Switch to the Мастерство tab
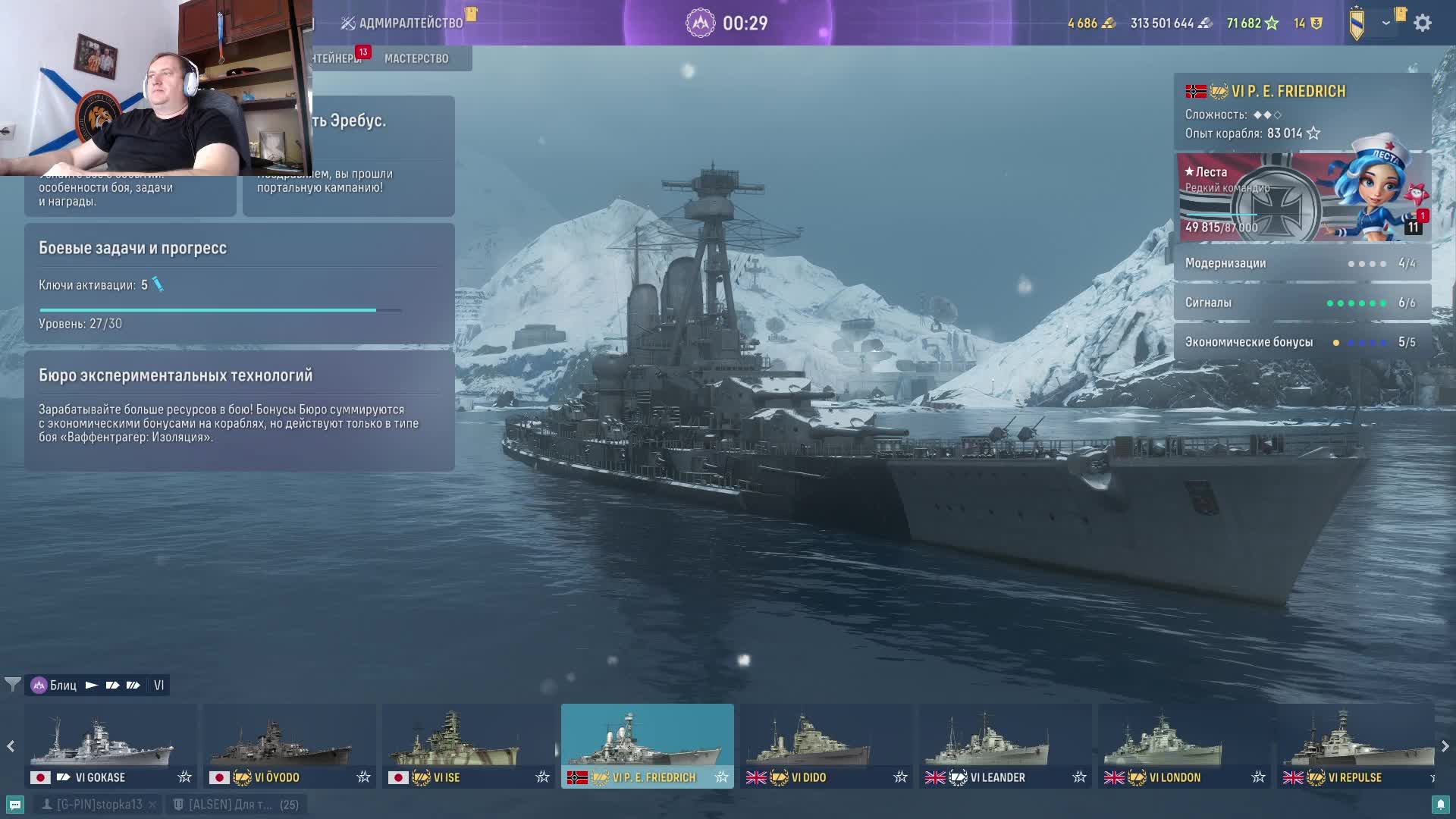The image size is (1456, 819). point(416,58)
